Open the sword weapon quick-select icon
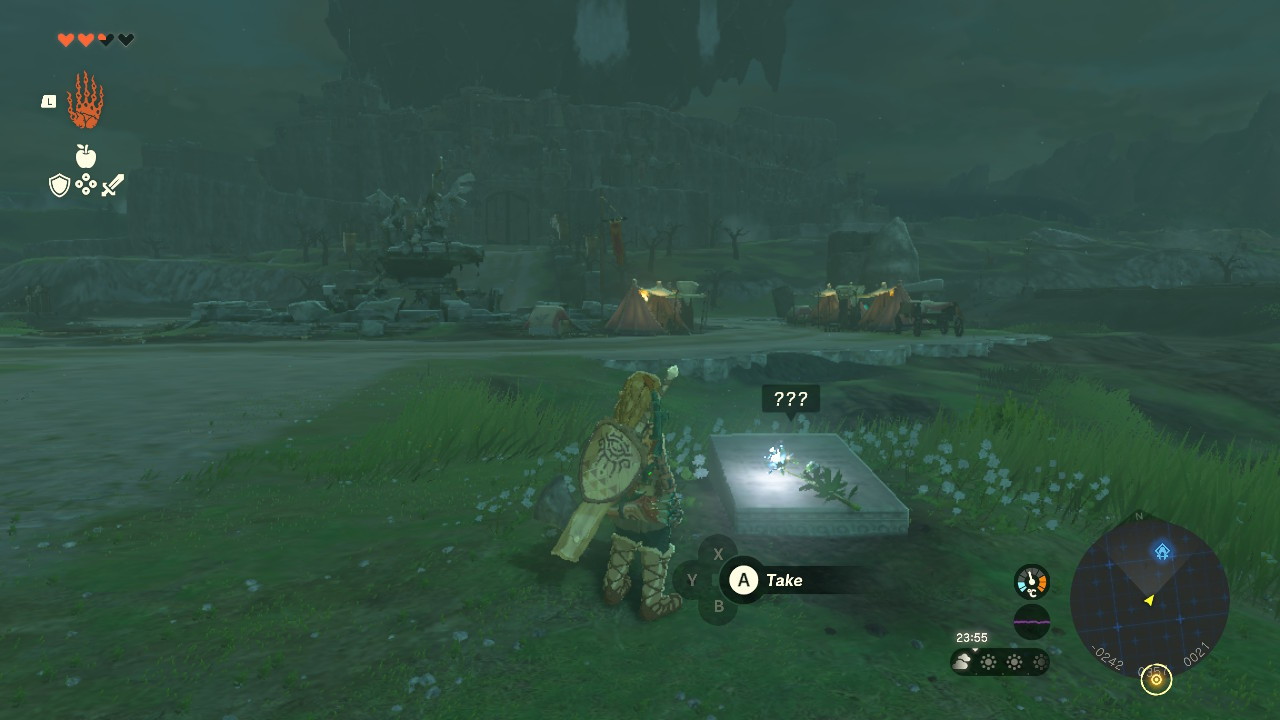 point(112,185)
